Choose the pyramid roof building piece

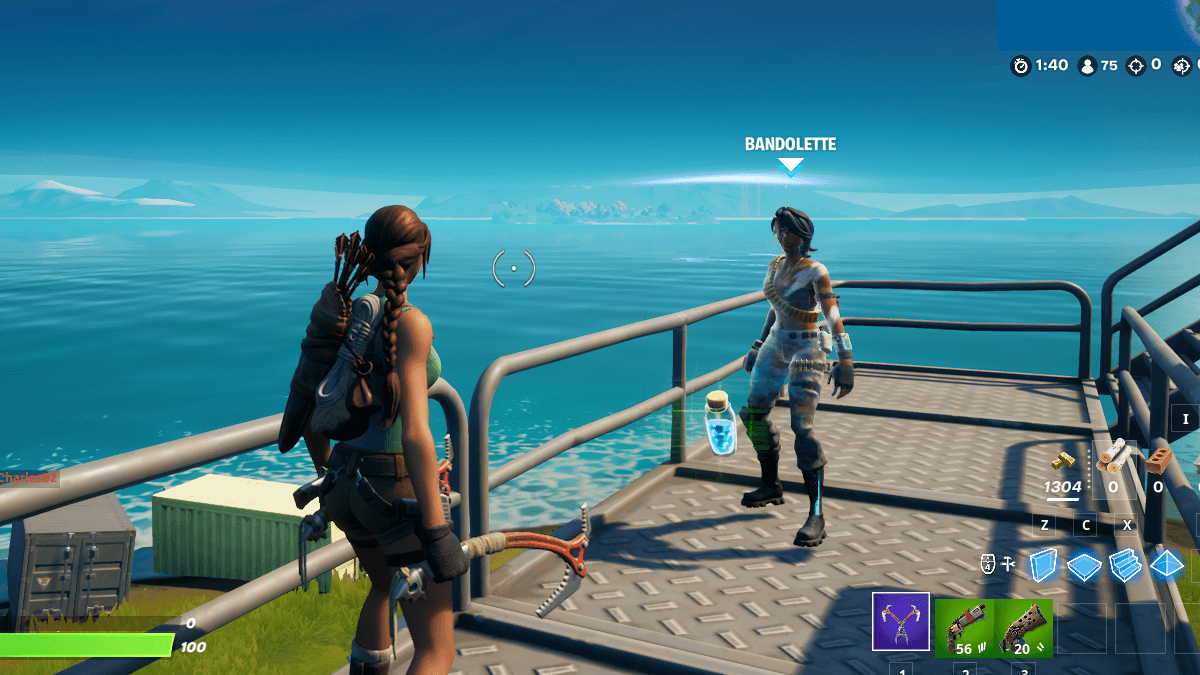tap(1166, 565)
